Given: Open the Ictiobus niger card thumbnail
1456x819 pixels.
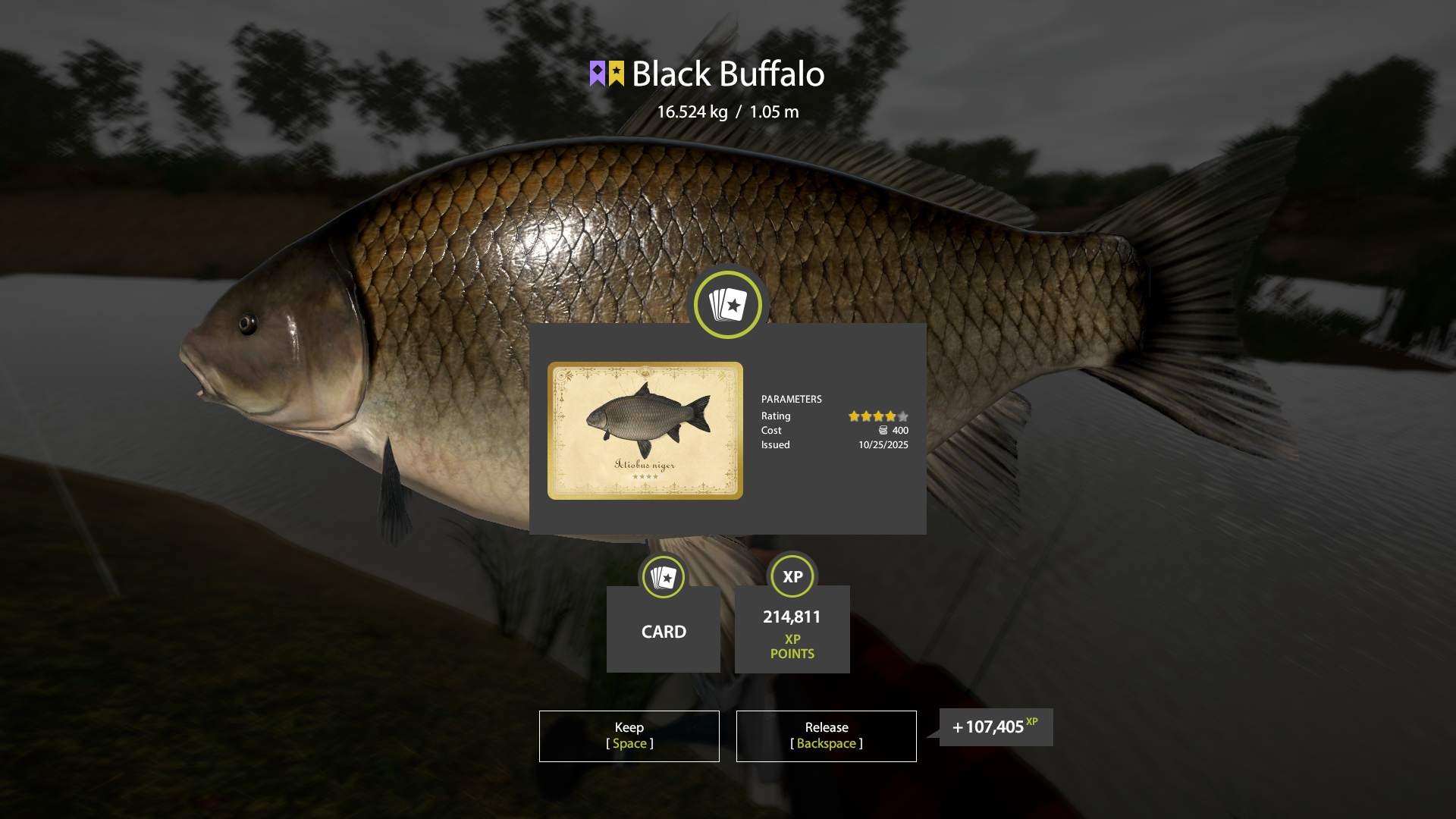Looking at the screenshot, I should (645, 430).
